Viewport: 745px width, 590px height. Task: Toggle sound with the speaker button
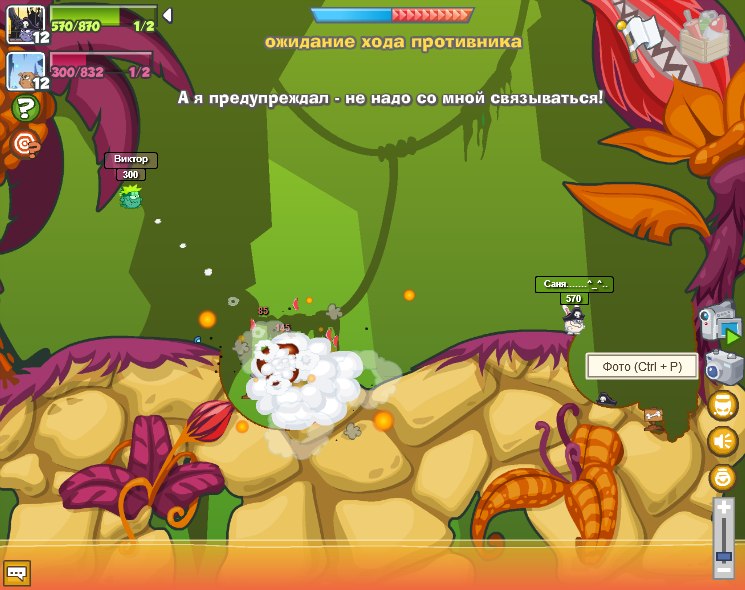[722, 441]
